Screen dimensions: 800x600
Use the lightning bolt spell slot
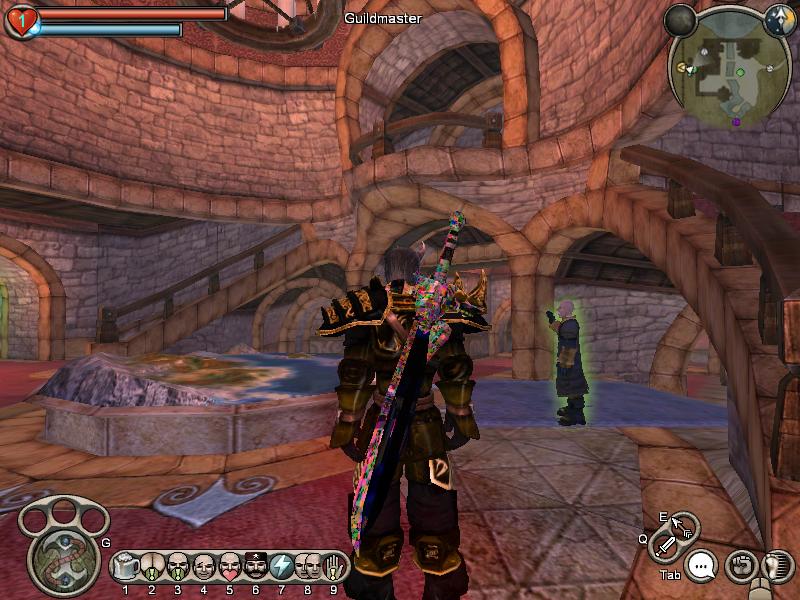(282, 567)
